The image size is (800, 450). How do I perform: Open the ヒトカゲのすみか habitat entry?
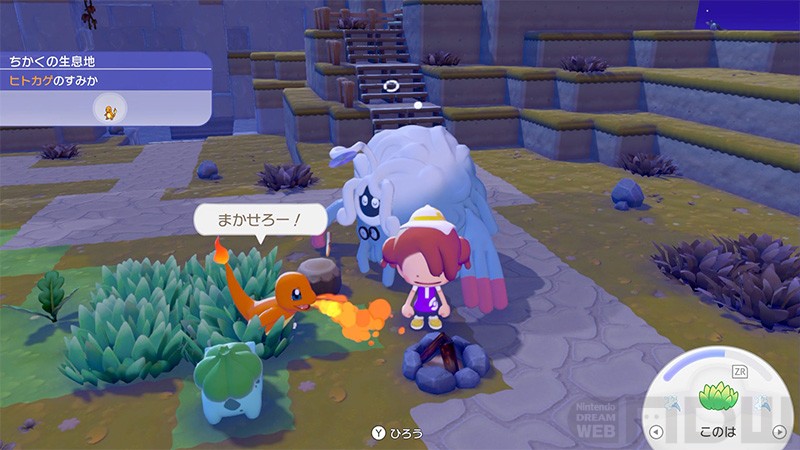pos(50,80)
